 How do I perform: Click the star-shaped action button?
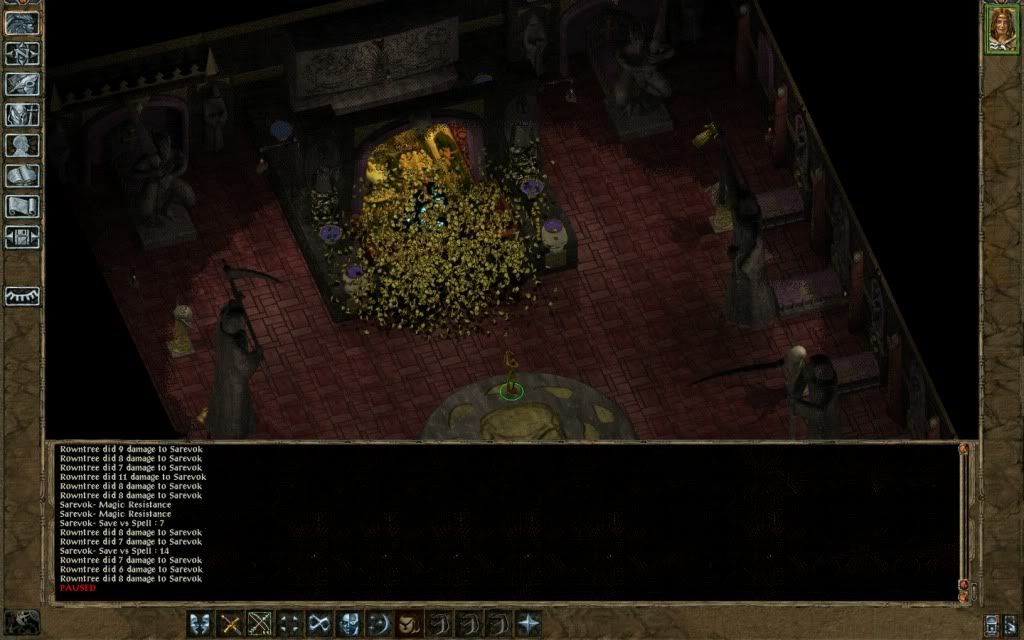[527, 623]
